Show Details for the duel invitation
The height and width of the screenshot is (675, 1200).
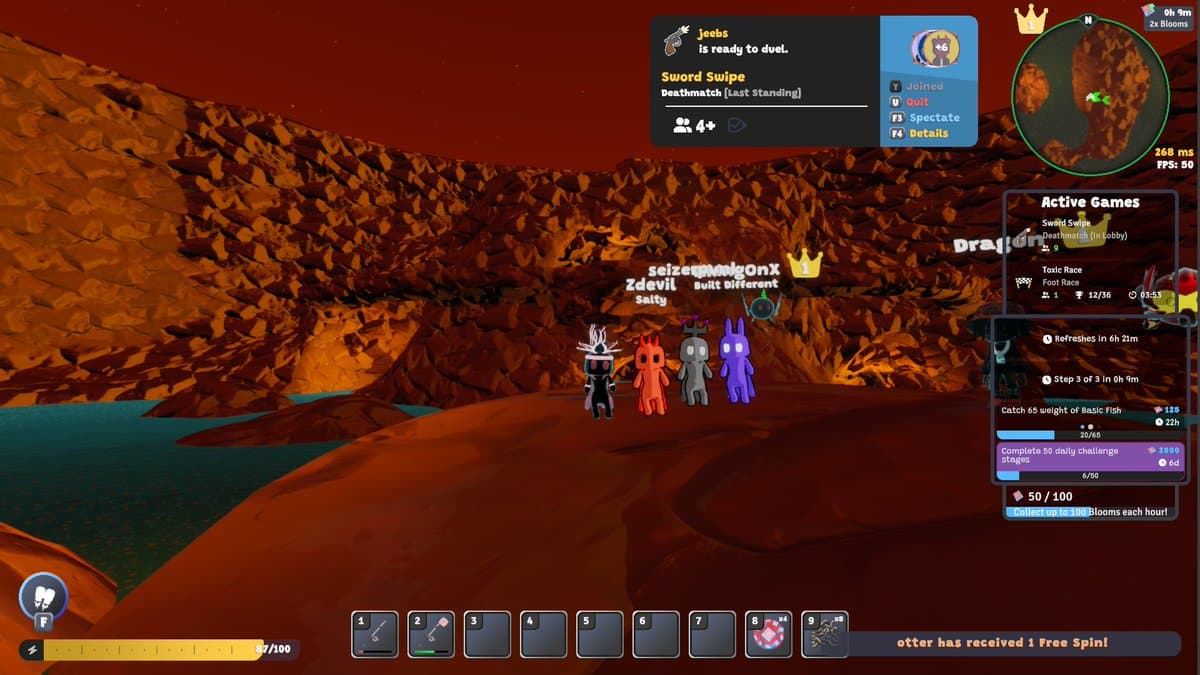click(x=928, y=133)
